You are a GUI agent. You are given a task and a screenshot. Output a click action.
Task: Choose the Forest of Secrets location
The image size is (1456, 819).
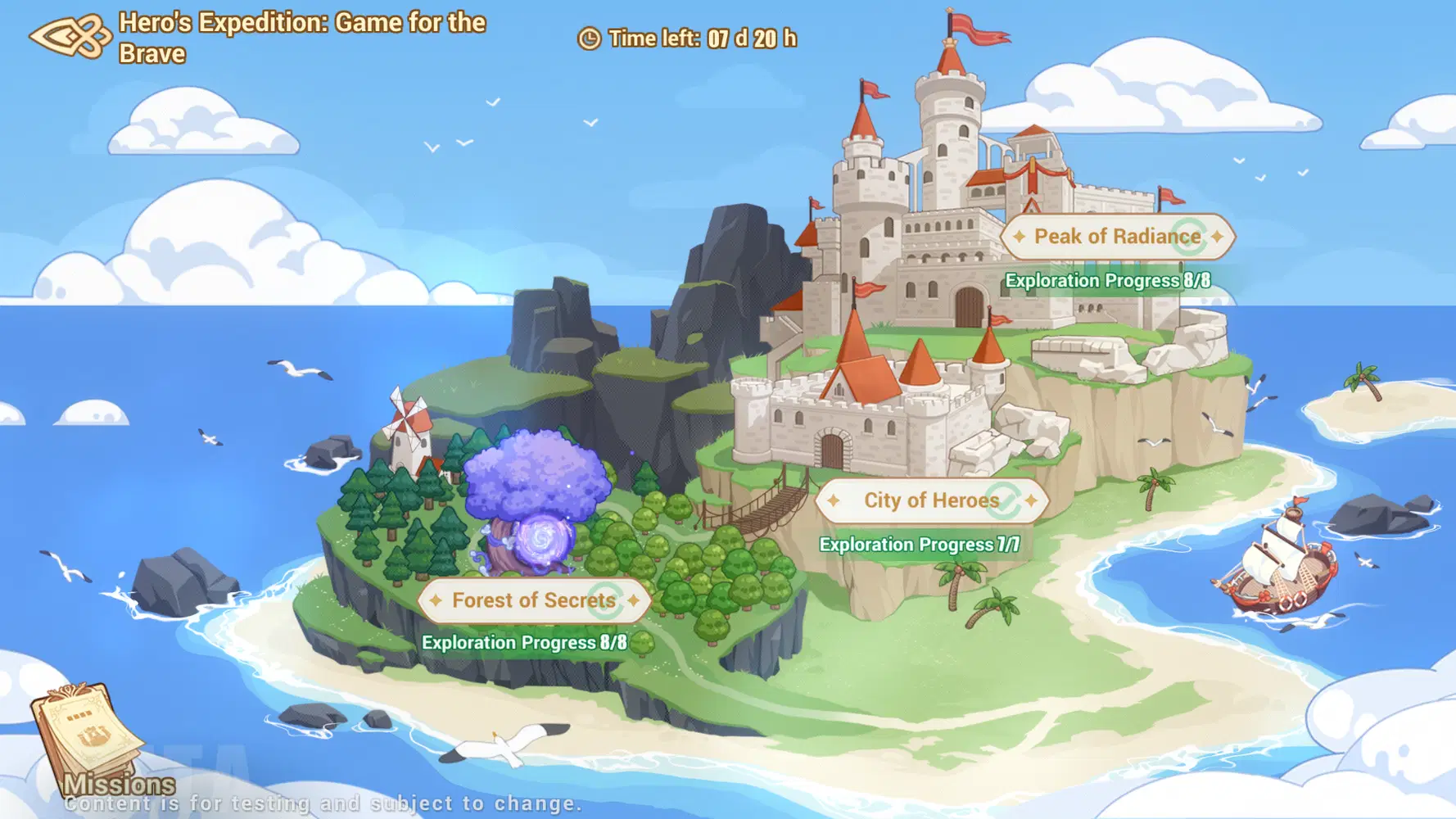click(534, 600)
